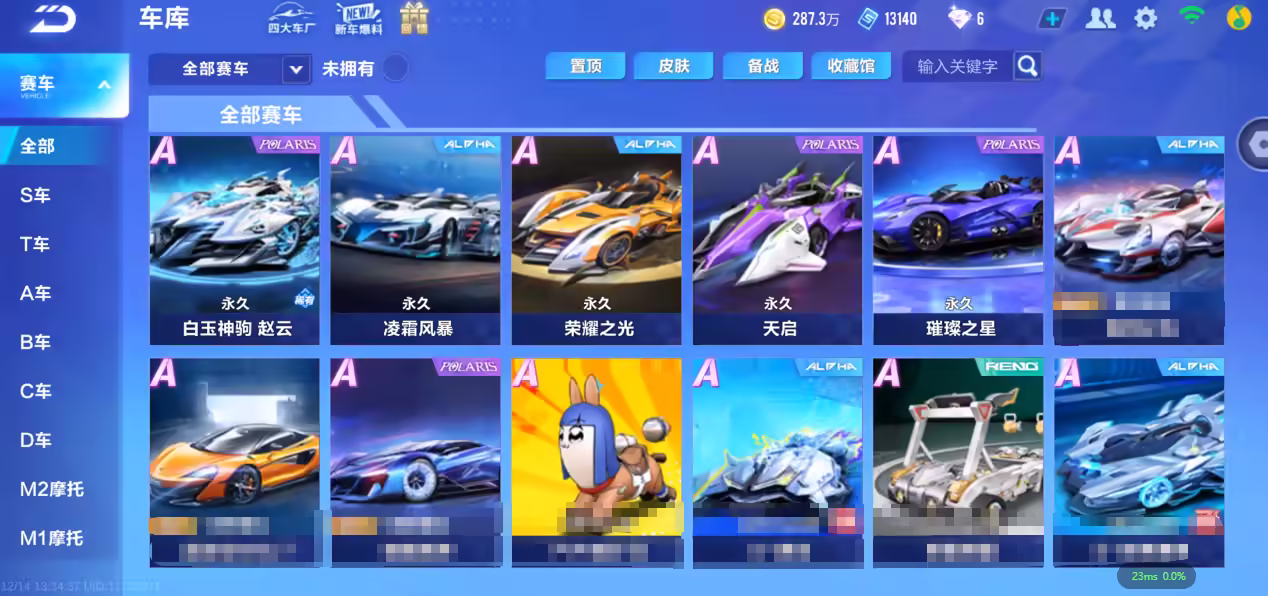The height and width of the screenshot is (596, 1268).
Task: Show the D车 category
Action: click(36, 440)
